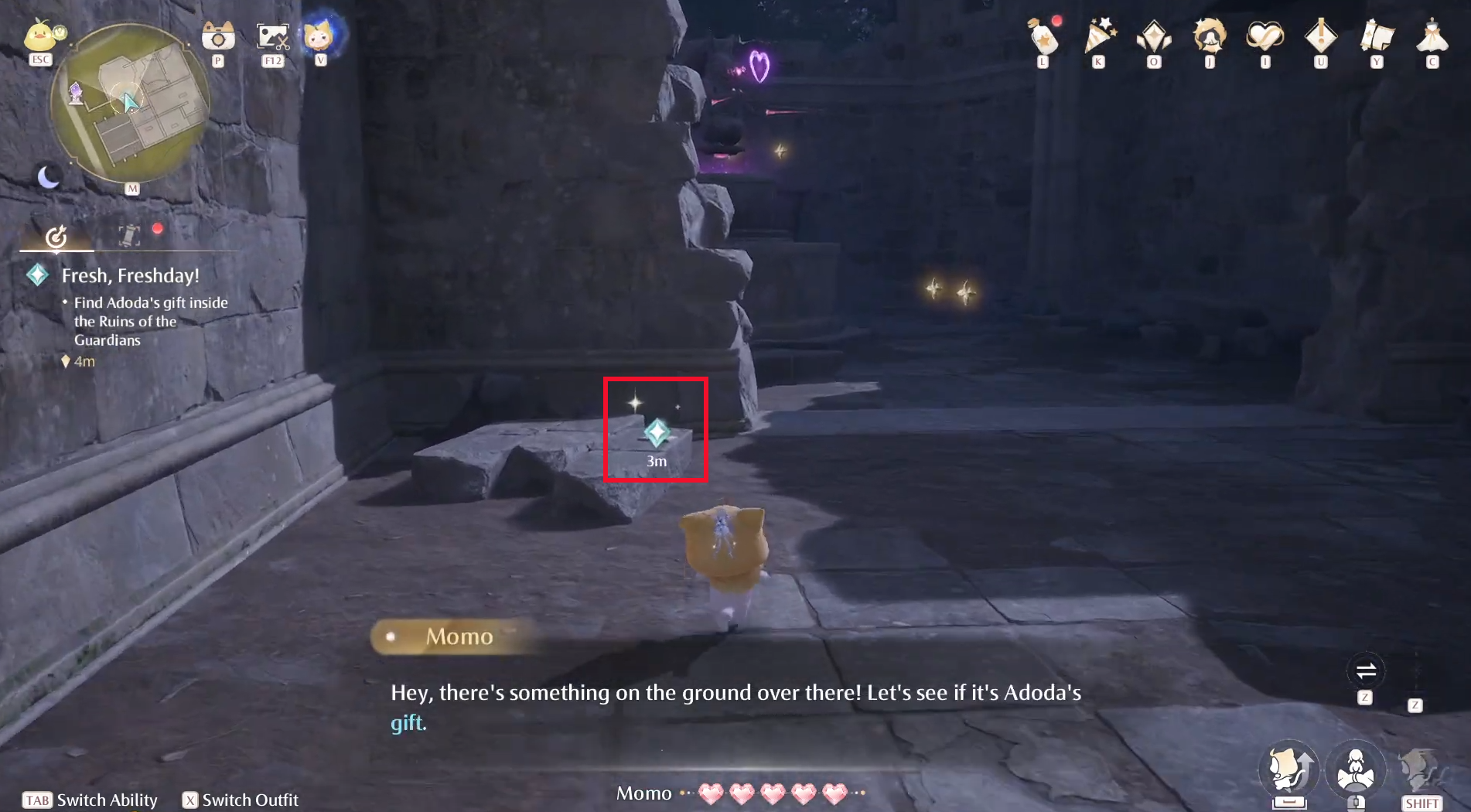Click the diamond insight icon bound to O
The width and height of the screenshot is (1471, 812).
pyautogui.click(x=1152, y=36)
